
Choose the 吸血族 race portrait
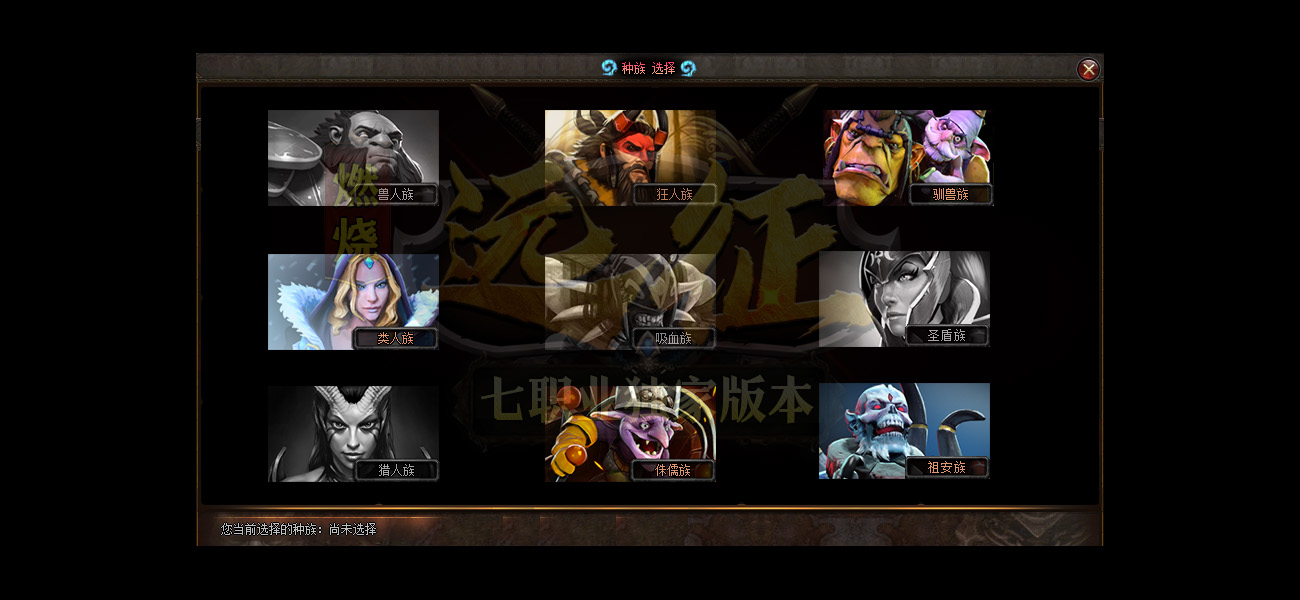point(630,301)
